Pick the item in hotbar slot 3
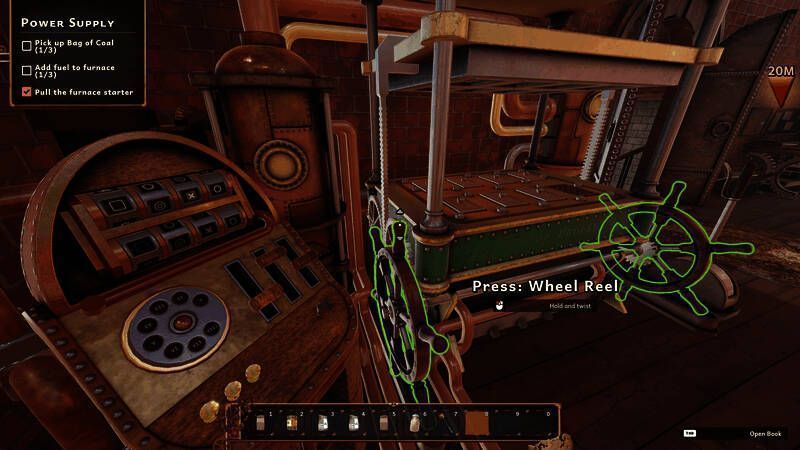Image resolution: width=800 pixels, height=450 pixels. 323,424
